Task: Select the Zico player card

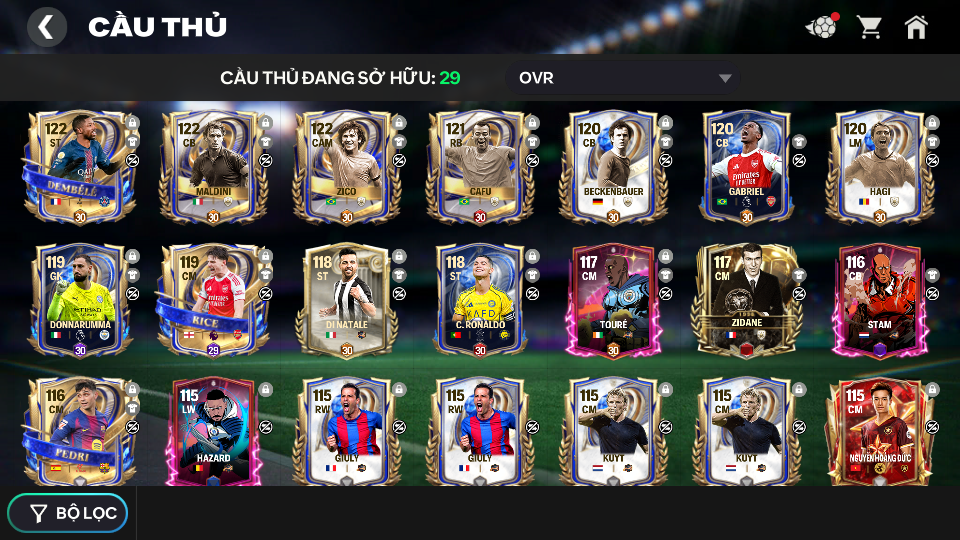Action: pos(347,167)
